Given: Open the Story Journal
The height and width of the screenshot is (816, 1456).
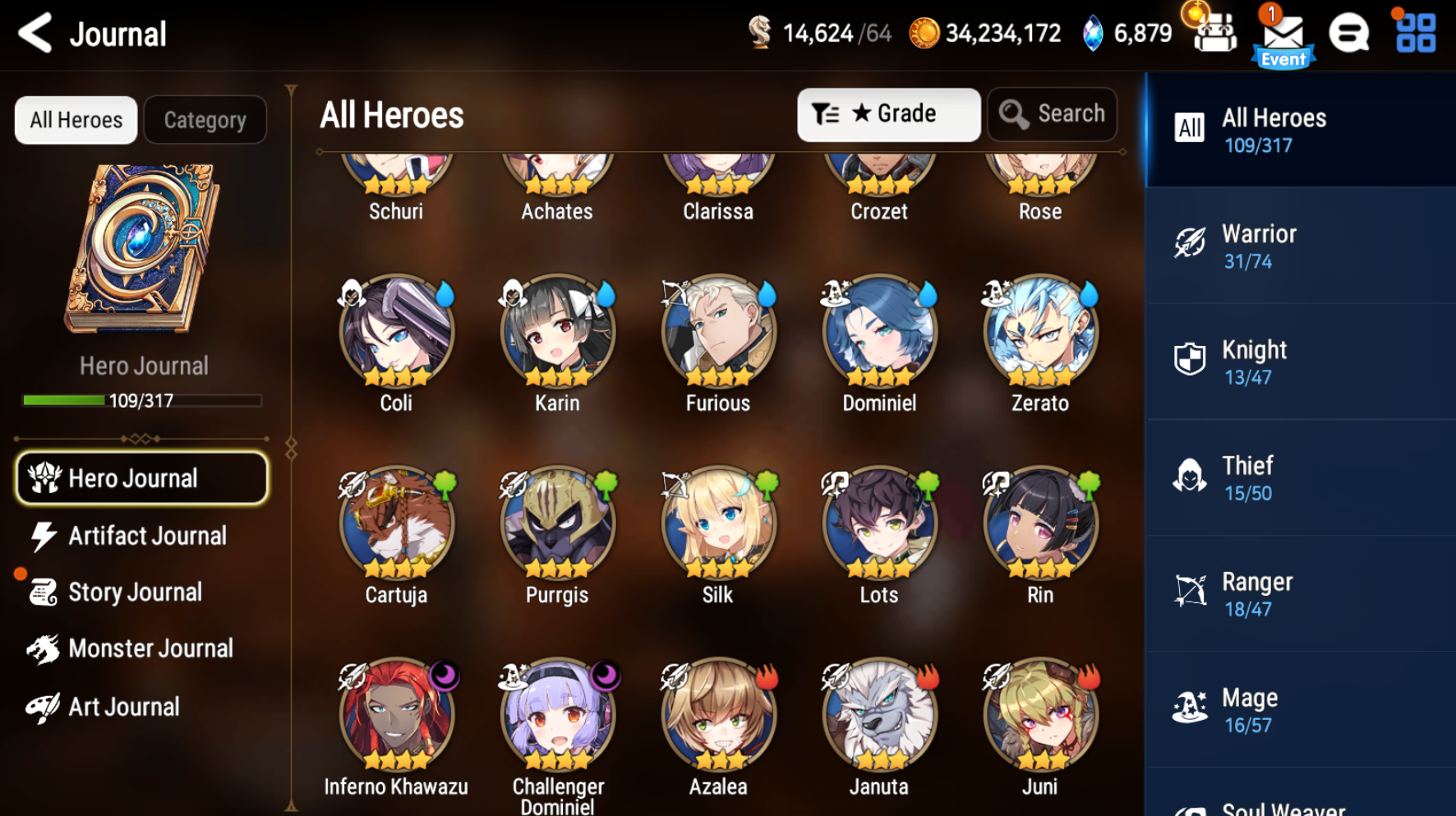Looking at the screenshot, I should [x=136, y=592].
